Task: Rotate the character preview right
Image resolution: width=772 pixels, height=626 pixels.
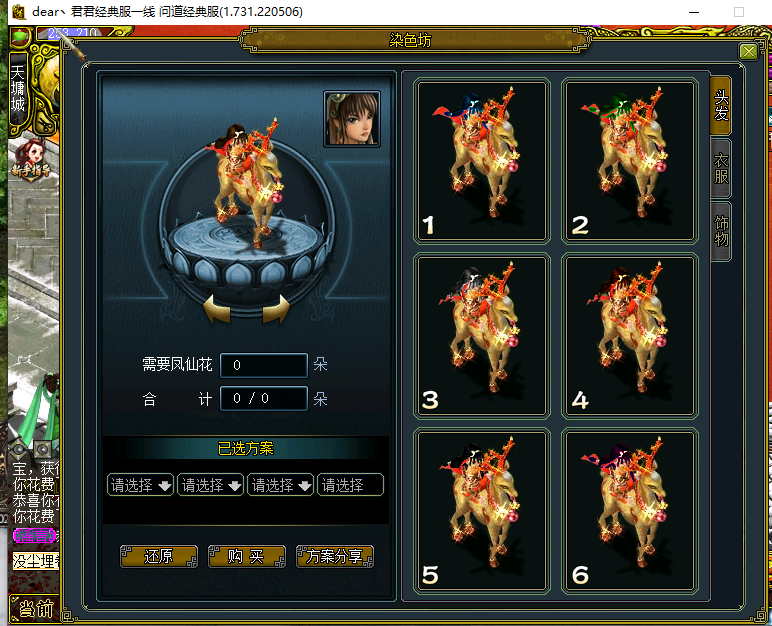Action: coord(276,310)
